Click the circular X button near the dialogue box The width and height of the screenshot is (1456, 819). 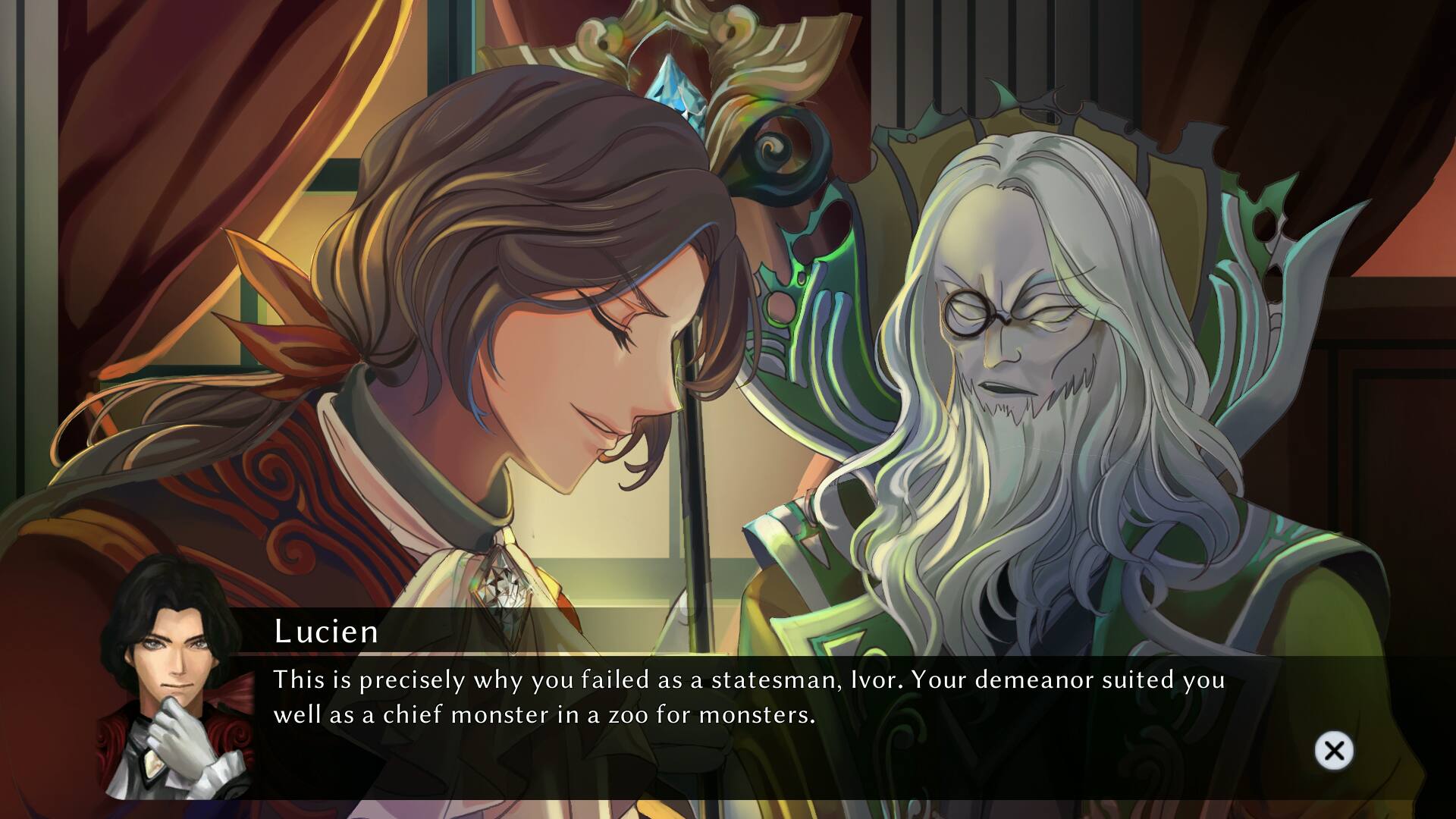(x=1334, y=750)
